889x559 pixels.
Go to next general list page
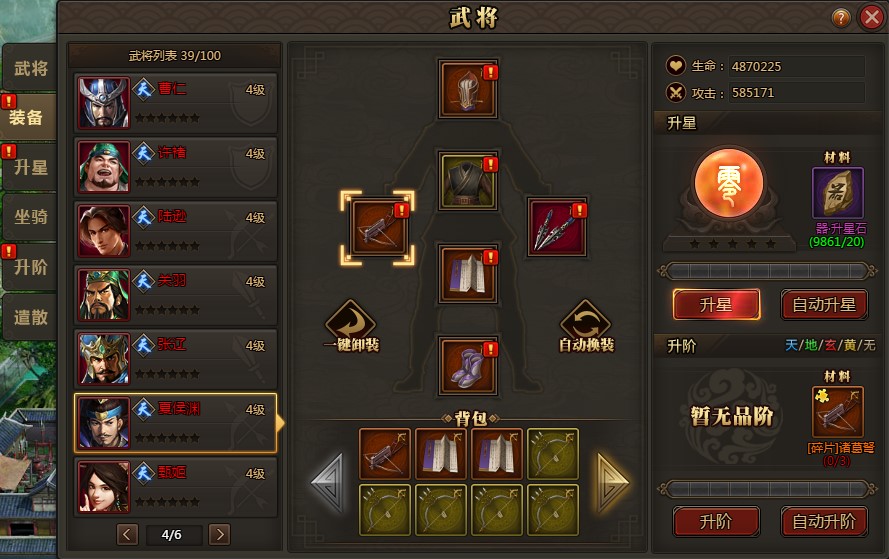click(x=219, y=534)
